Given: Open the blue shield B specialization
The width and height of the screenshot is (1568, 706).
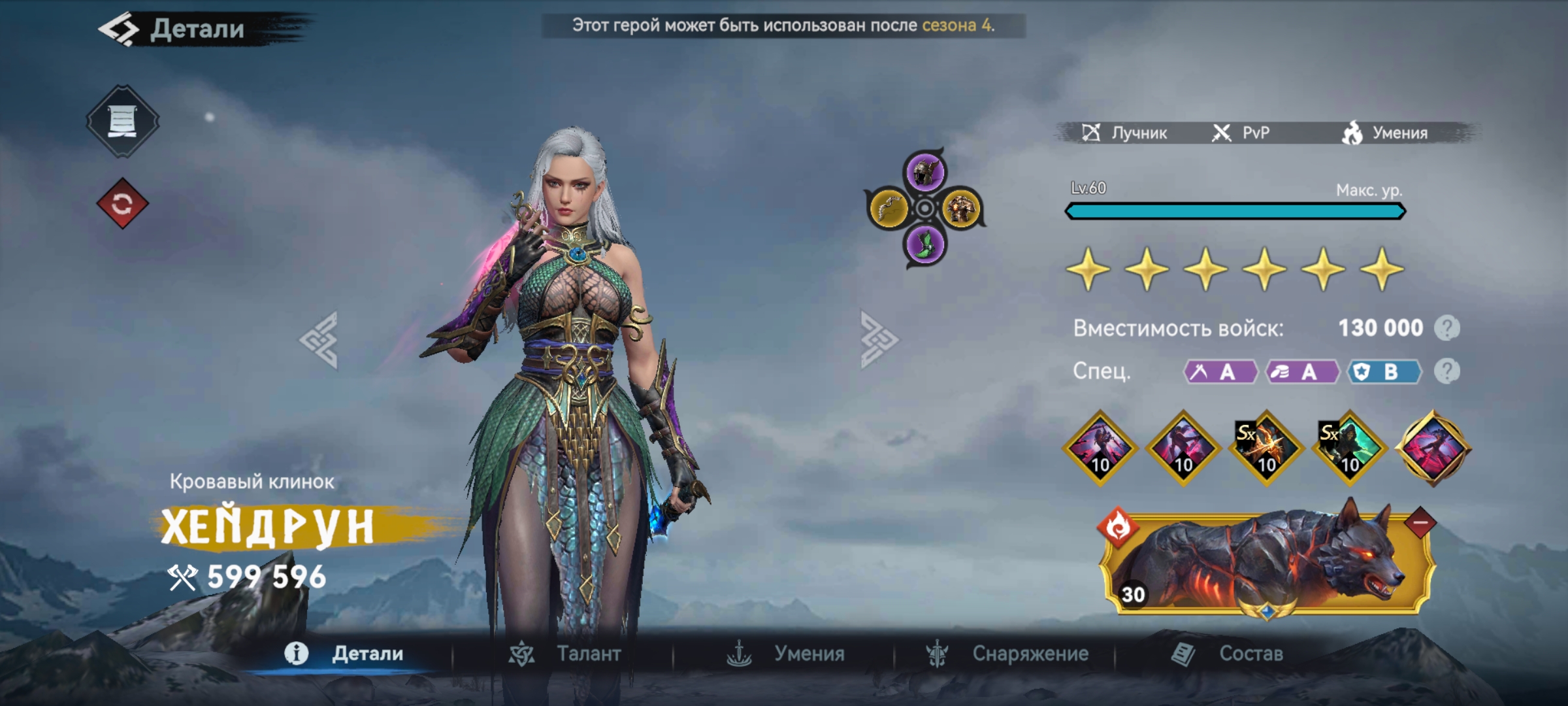Looking at the screenshot, I should pos(1384,372).
